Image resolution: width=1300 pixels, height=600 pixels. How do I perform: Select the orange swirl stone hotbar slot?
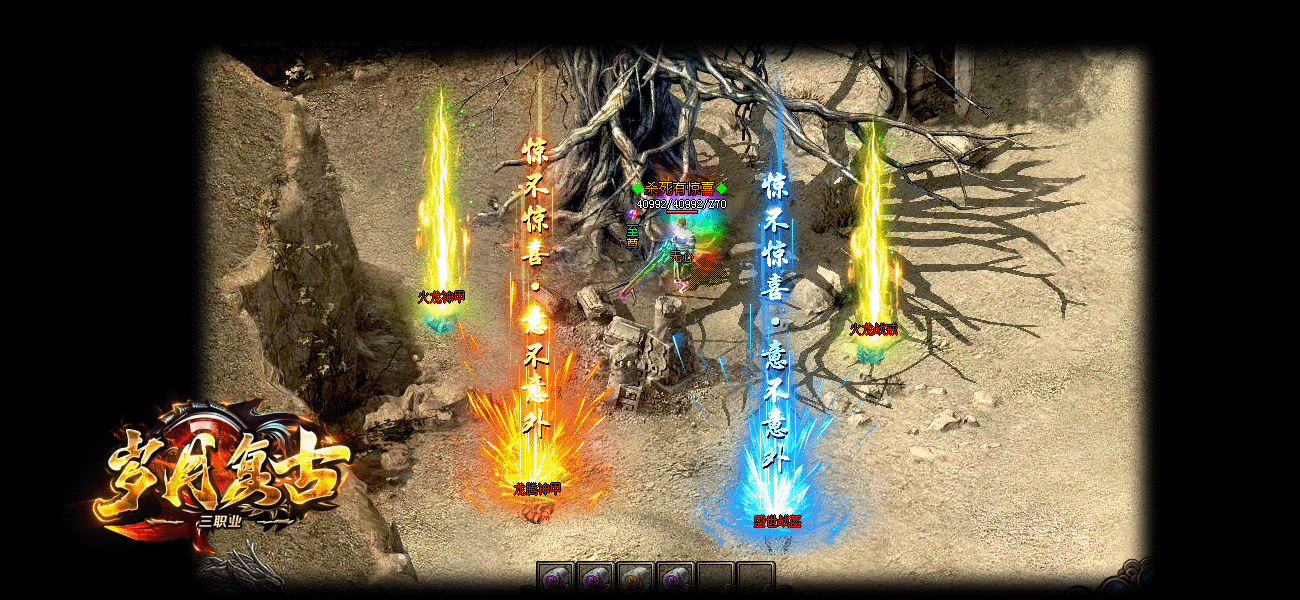[x=634, y=579]
